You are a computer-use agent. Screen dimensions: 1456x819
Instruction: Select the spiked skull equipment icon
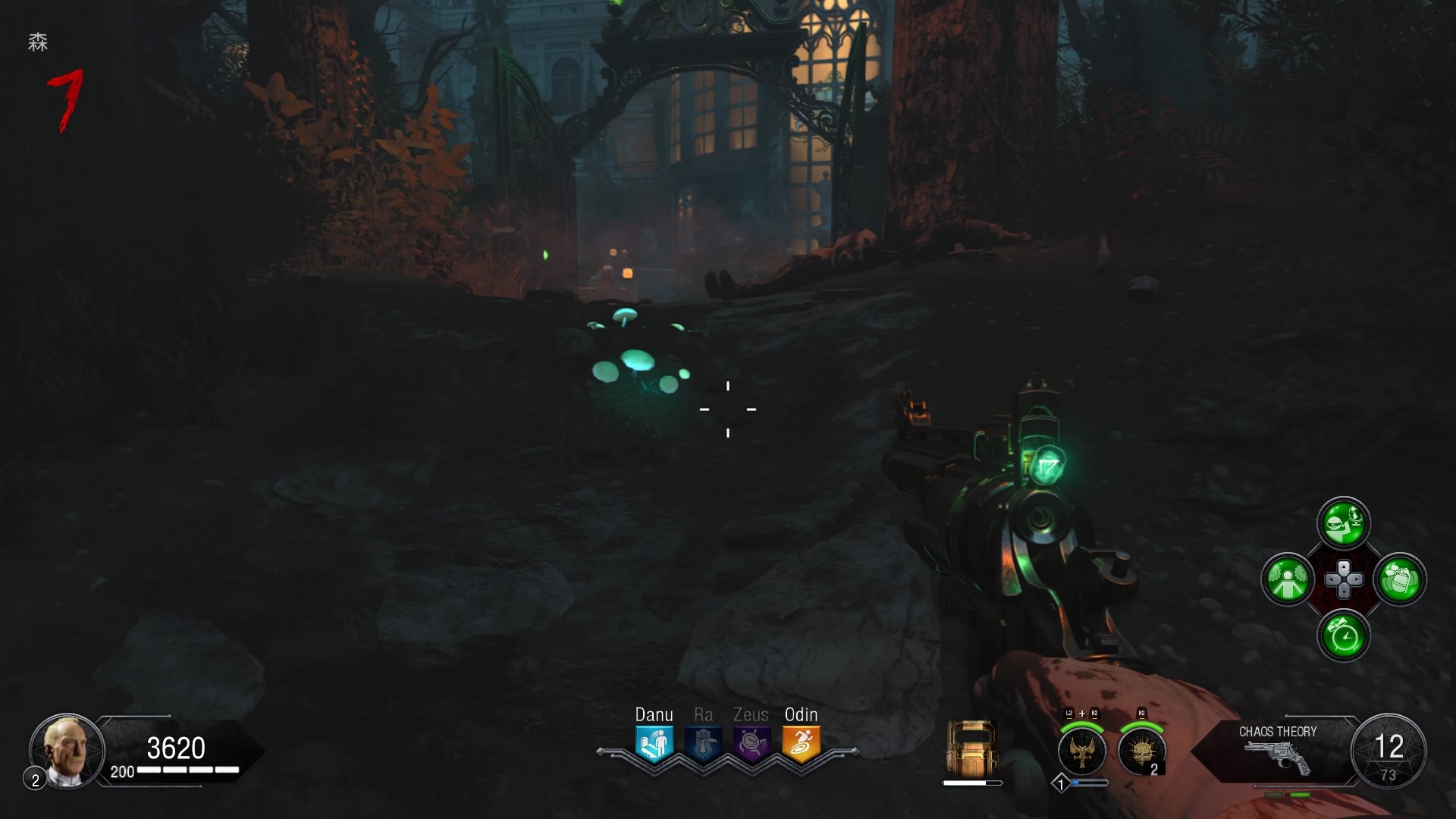click(x=1141, y=750)
